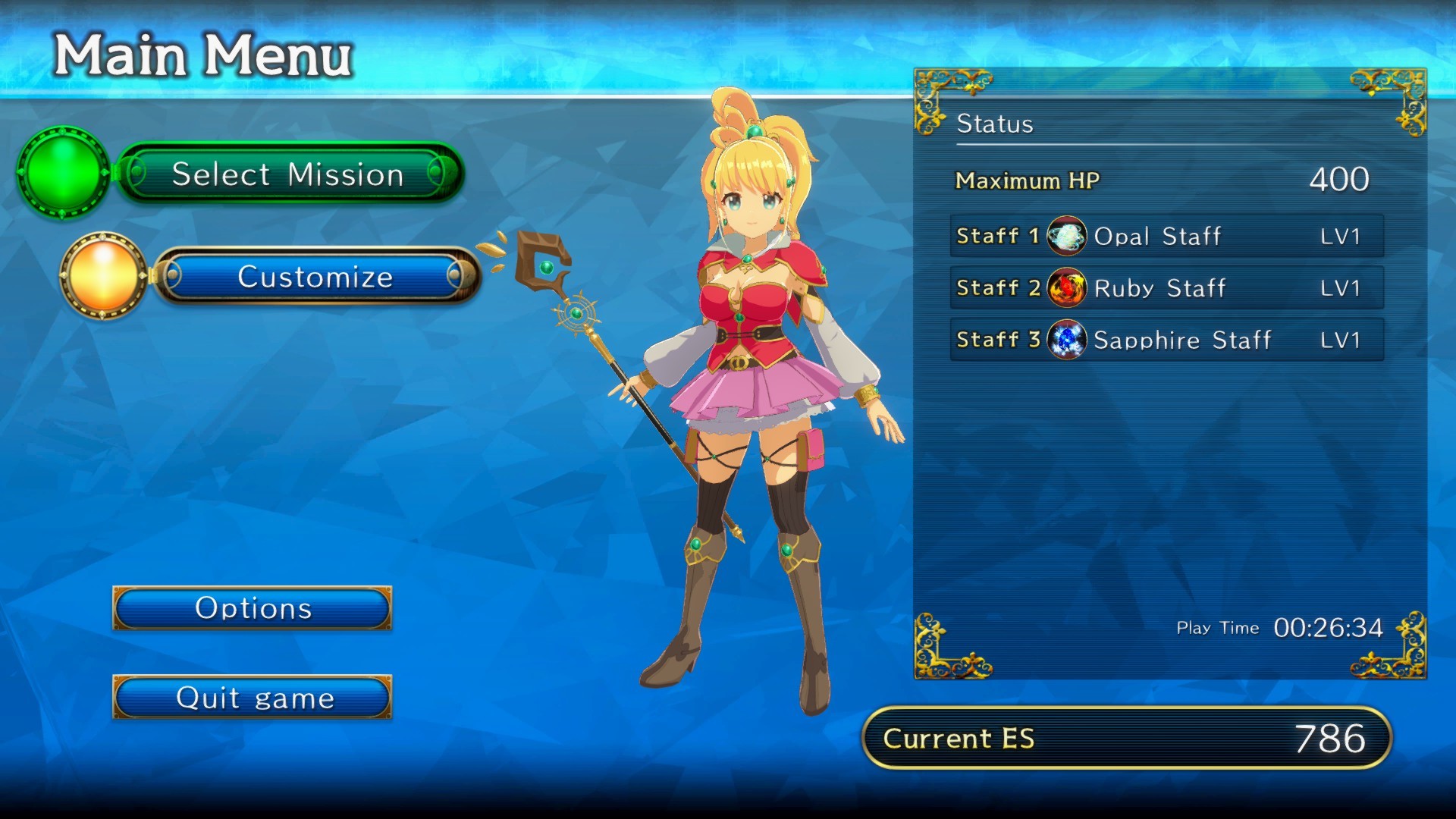
Task: Select the Sapphire Staff gem icon
Action: [x=1067, y=340]
